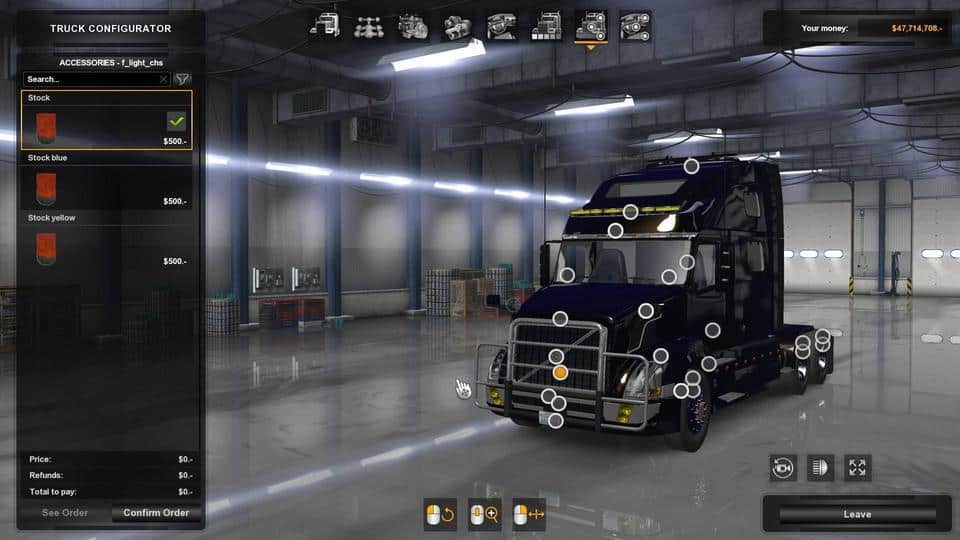The width and height of the screenshot is (960, 540).
Task: Click the accessory search field
Action: [x=90, y=79]
